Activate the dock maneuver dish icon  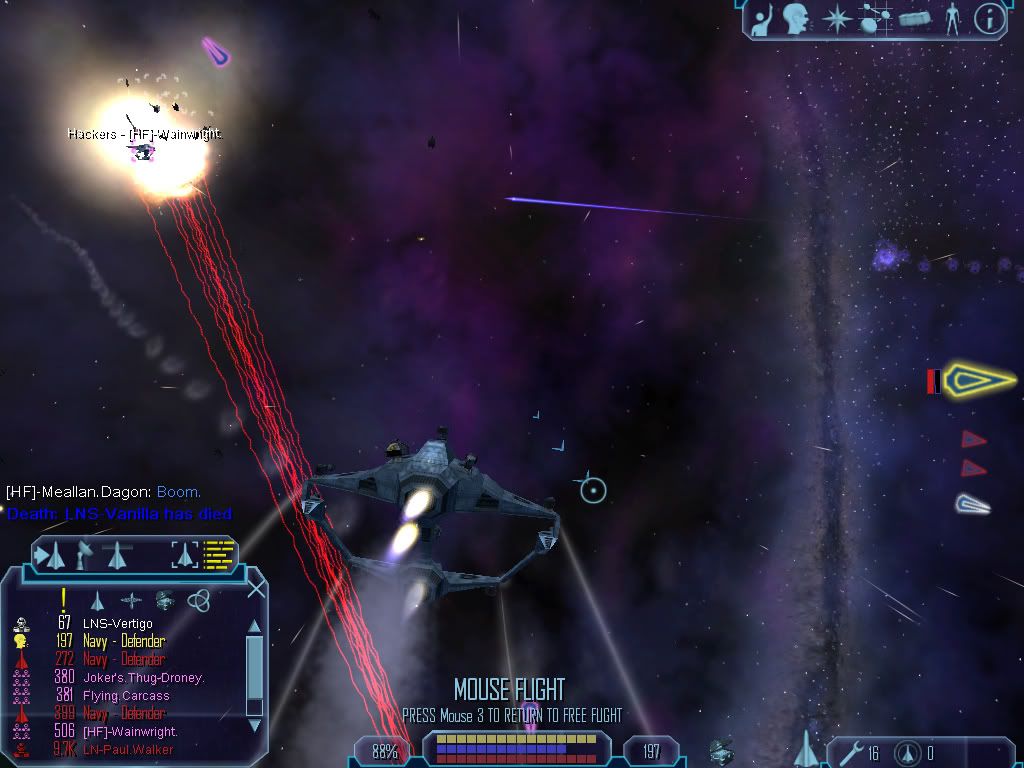(85, 554)
